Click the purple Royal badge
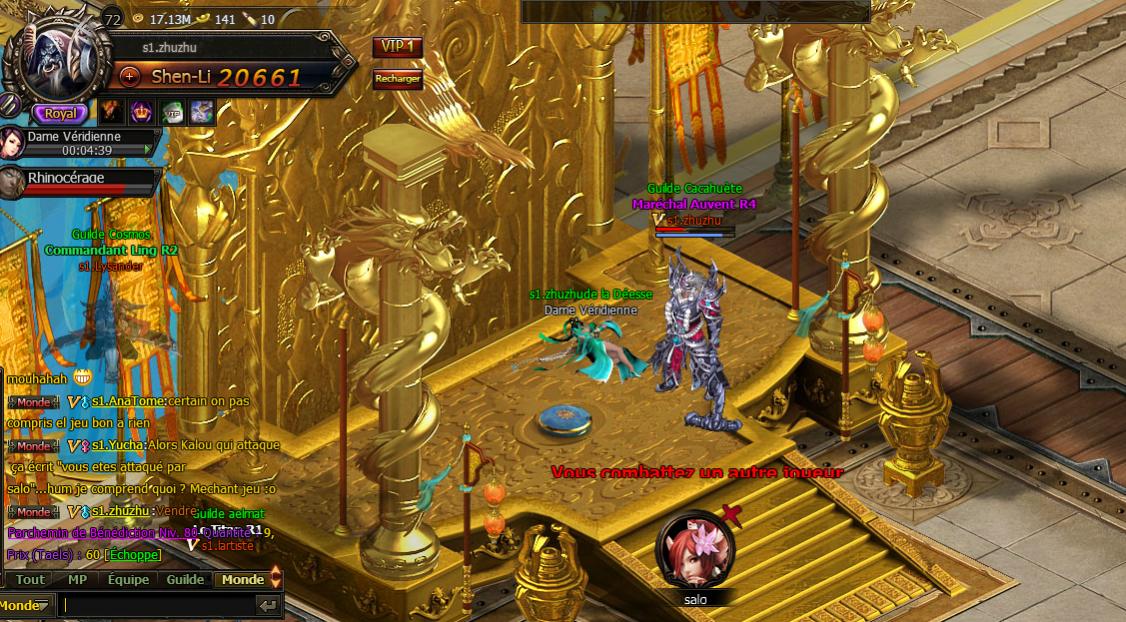The image size is (1126, 622). point(60,114)
